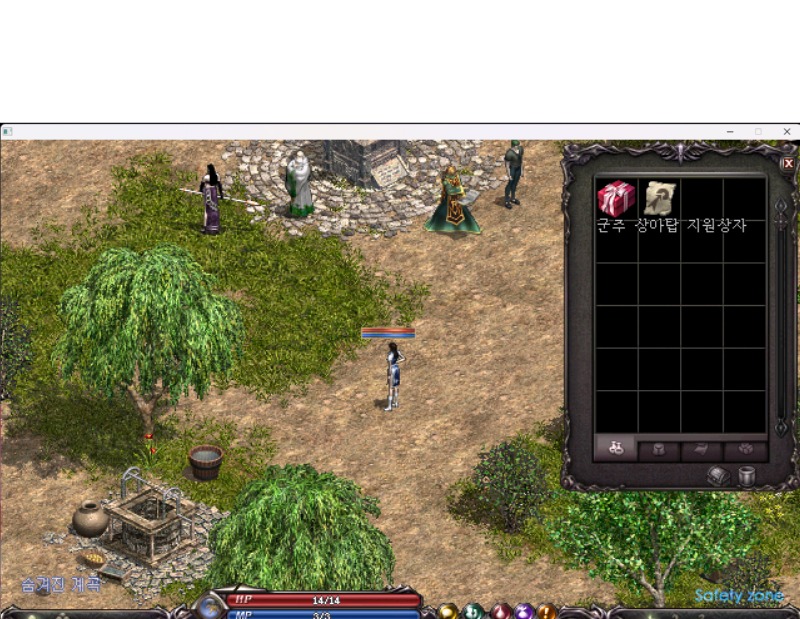Click the trash bin button in the inventory

(746, 476)
